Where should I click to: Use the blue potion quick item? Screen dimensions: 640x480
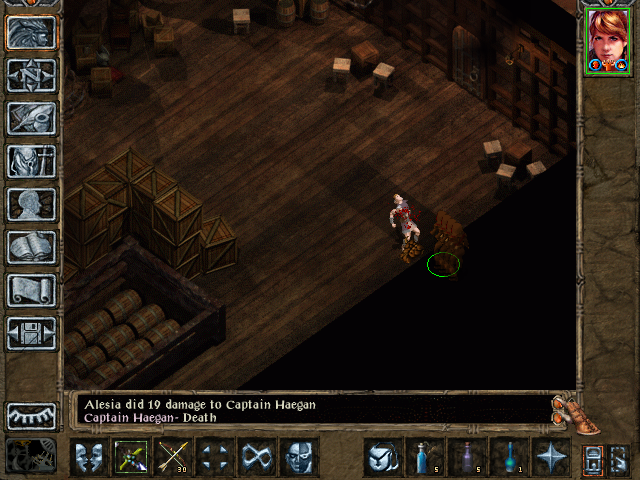tap(425, 457)
